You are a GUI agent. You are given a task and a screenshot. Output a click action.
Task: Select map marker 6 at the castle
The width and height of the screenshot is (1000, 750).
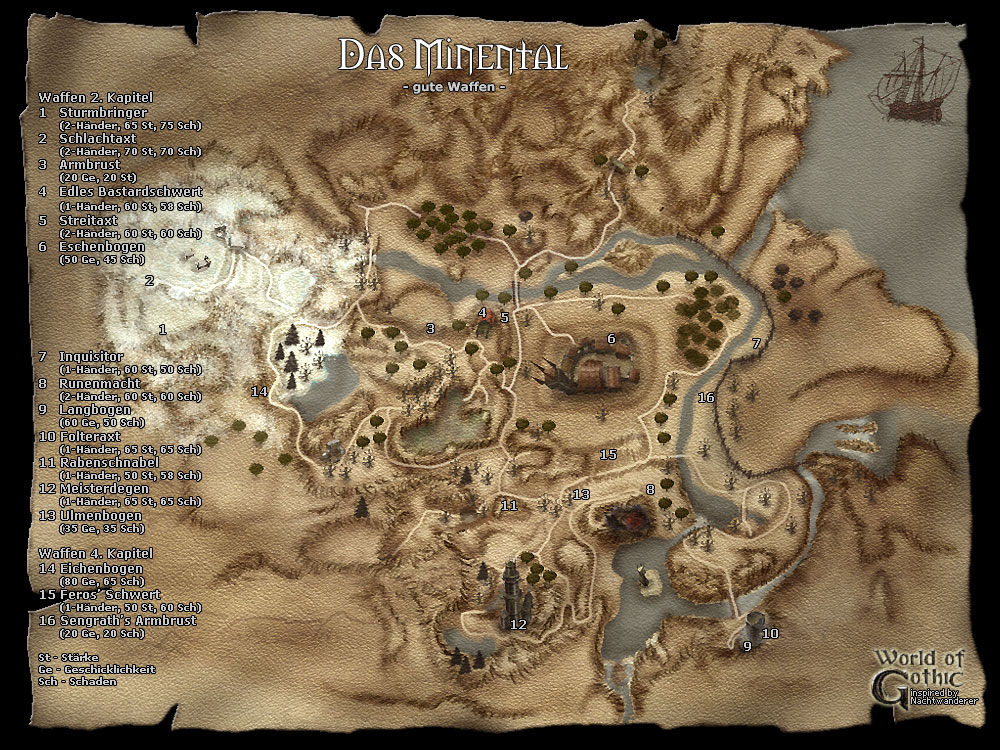611,338
